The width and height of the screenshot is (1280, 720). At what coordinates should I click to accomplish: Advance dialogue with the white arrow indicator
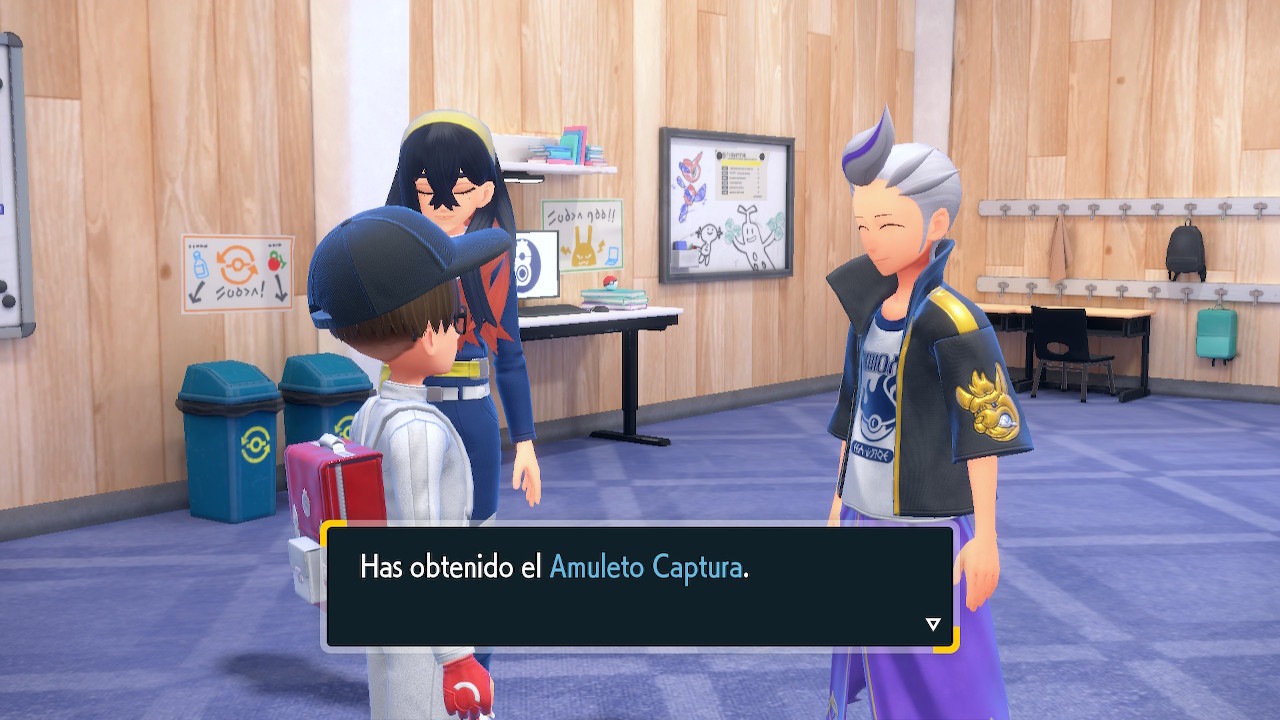tap(933, 624)
